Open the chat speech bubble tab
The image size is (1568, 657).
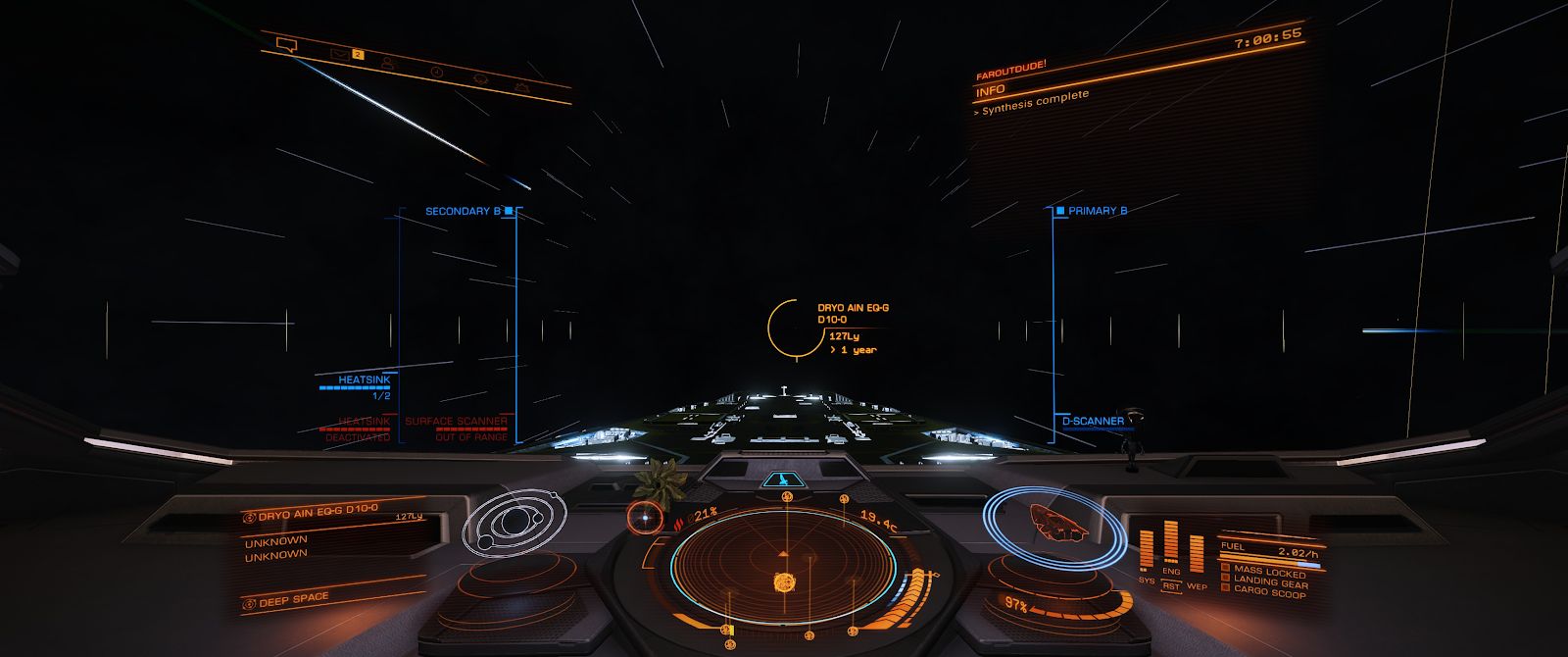click(286, 44)
